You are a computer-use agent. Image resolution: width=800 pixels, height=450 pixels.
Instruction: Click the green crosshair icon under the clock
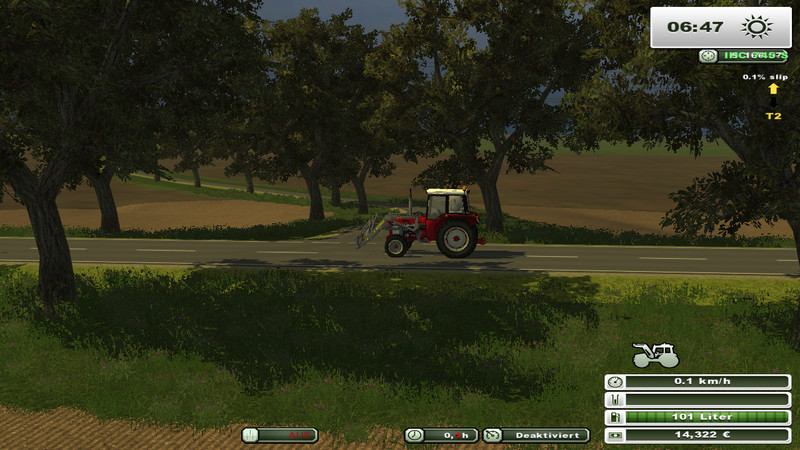tap(709, 56)
